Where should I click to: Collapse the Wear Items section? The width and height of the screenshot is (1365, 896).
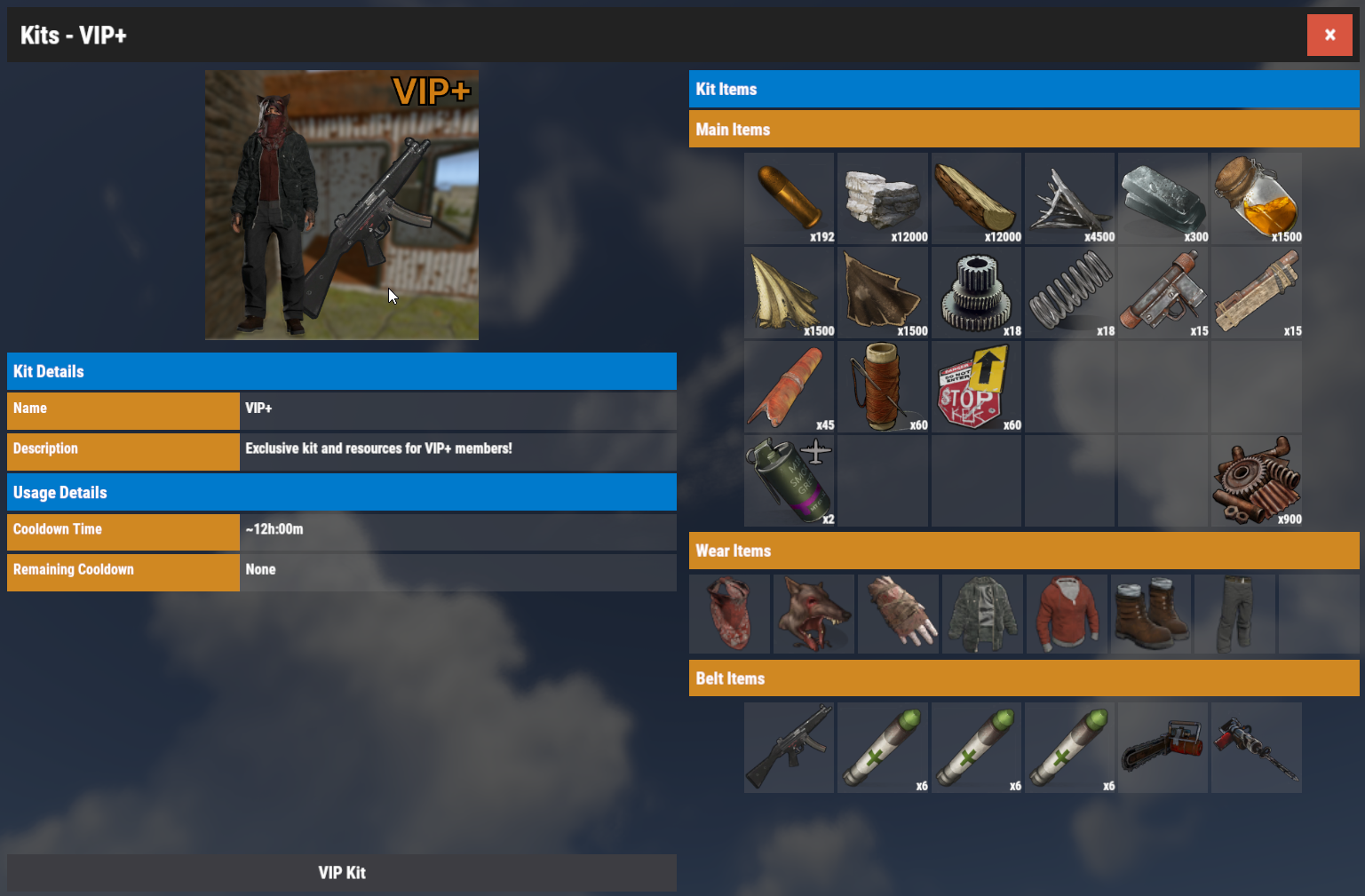click(x=1024, y=551)
